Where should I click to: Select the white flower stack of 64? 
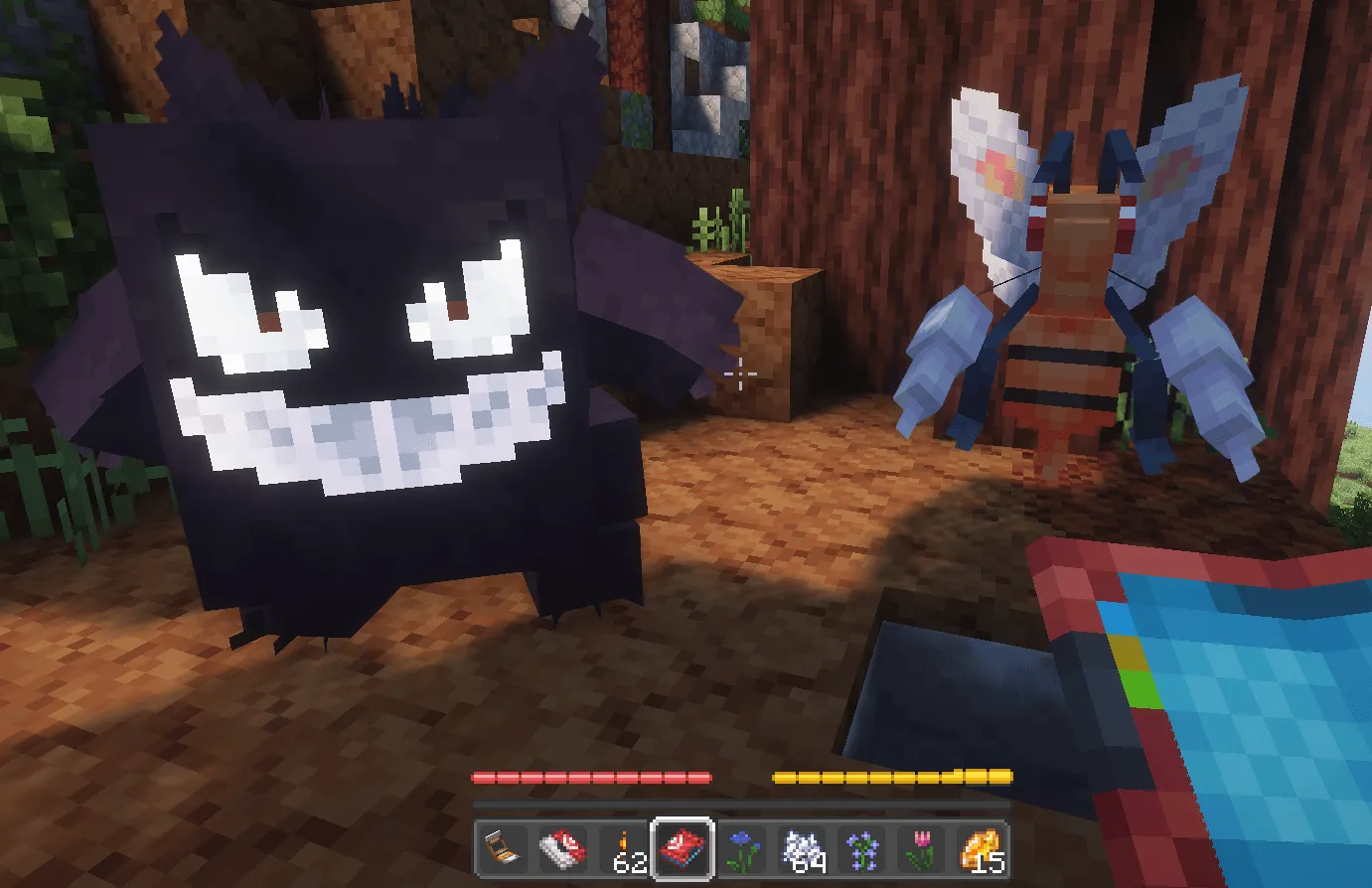[x=800, y=850]
